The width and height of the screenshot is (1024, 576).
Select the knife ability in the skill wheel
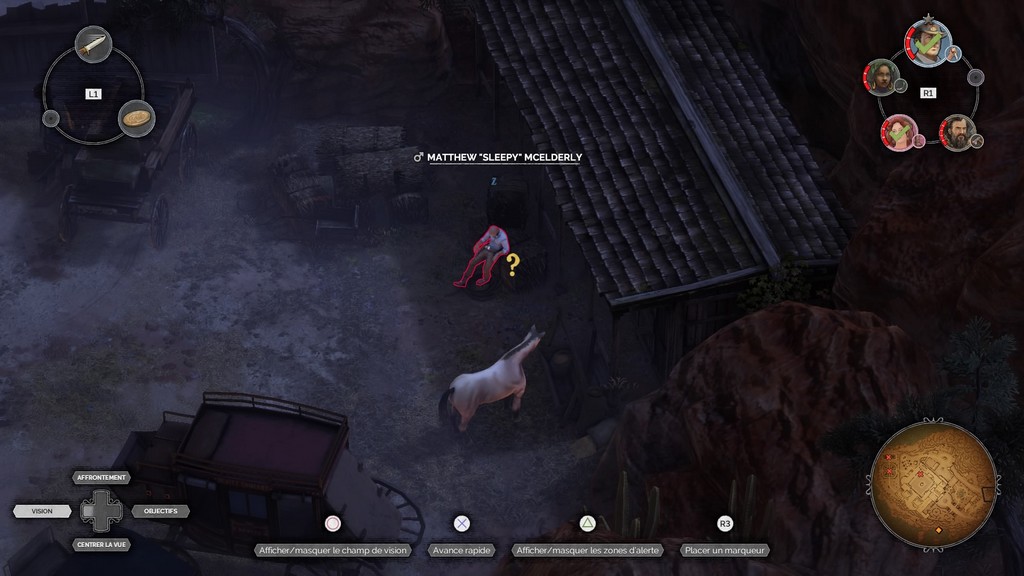coord(93,45)
